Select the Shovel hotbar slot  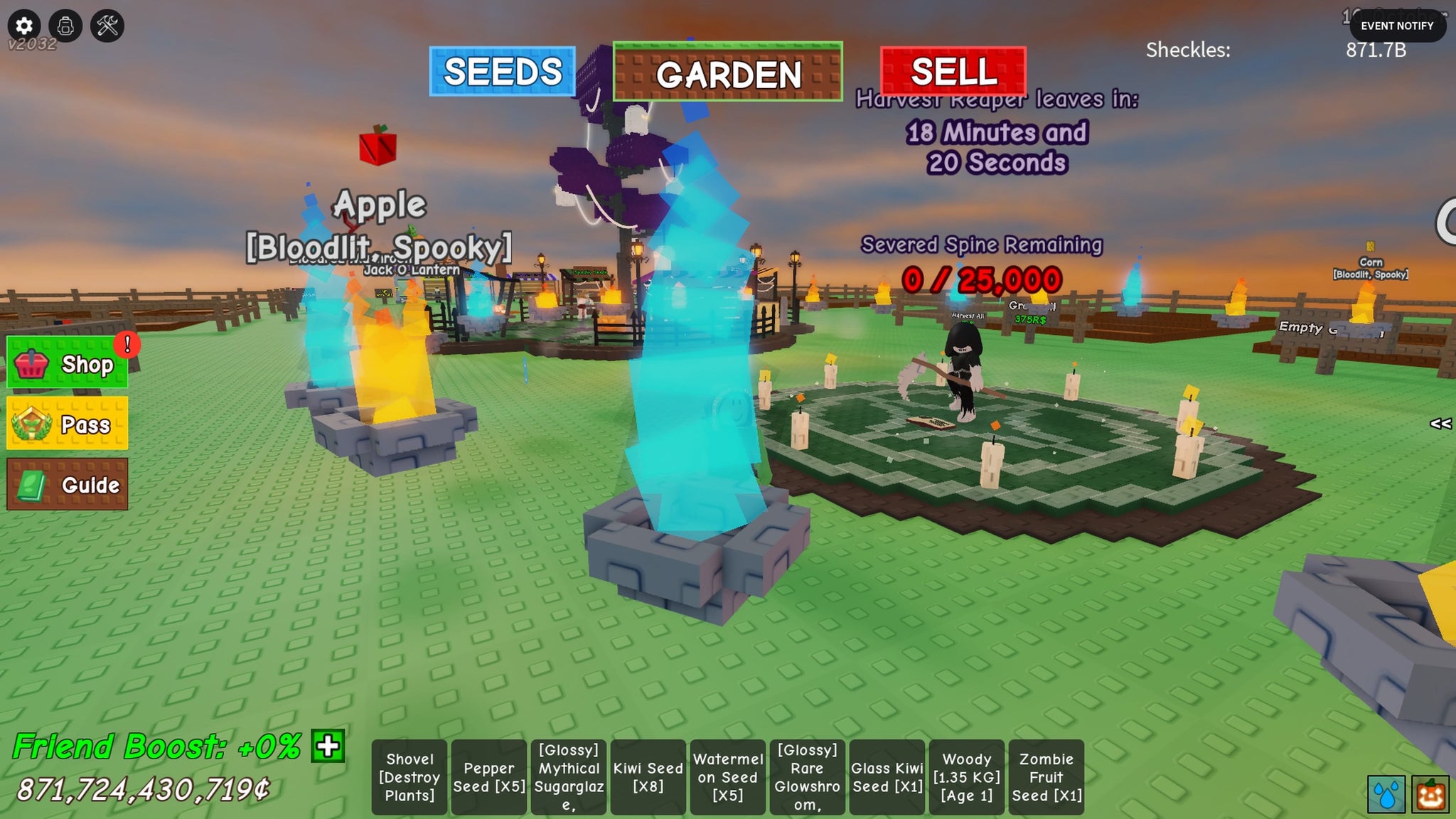coord(409,777)
